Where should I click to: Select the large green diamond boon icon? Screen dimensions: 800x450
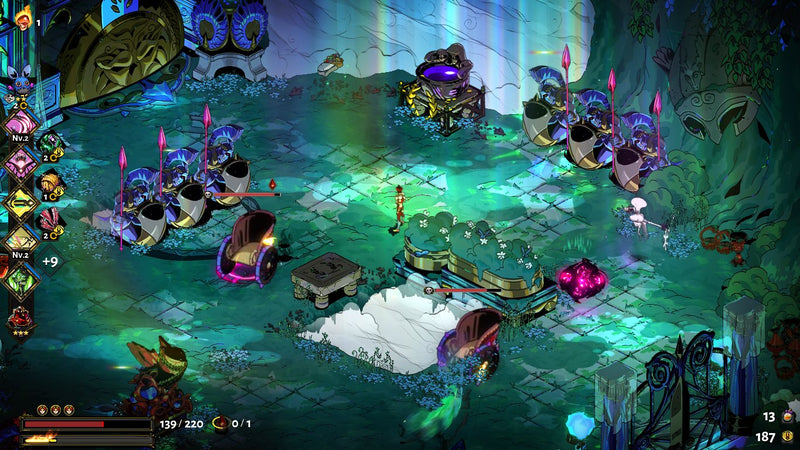click(x=20, y=280)
